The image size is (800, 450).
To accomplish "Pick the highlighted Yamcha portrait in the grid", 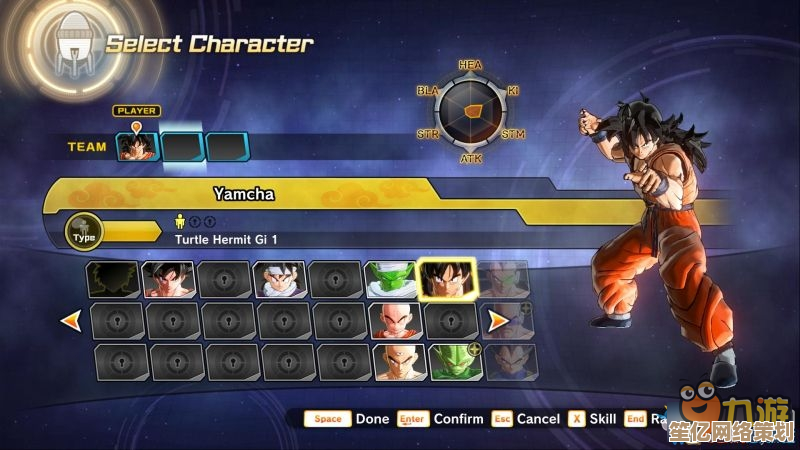I will point(448,280).
